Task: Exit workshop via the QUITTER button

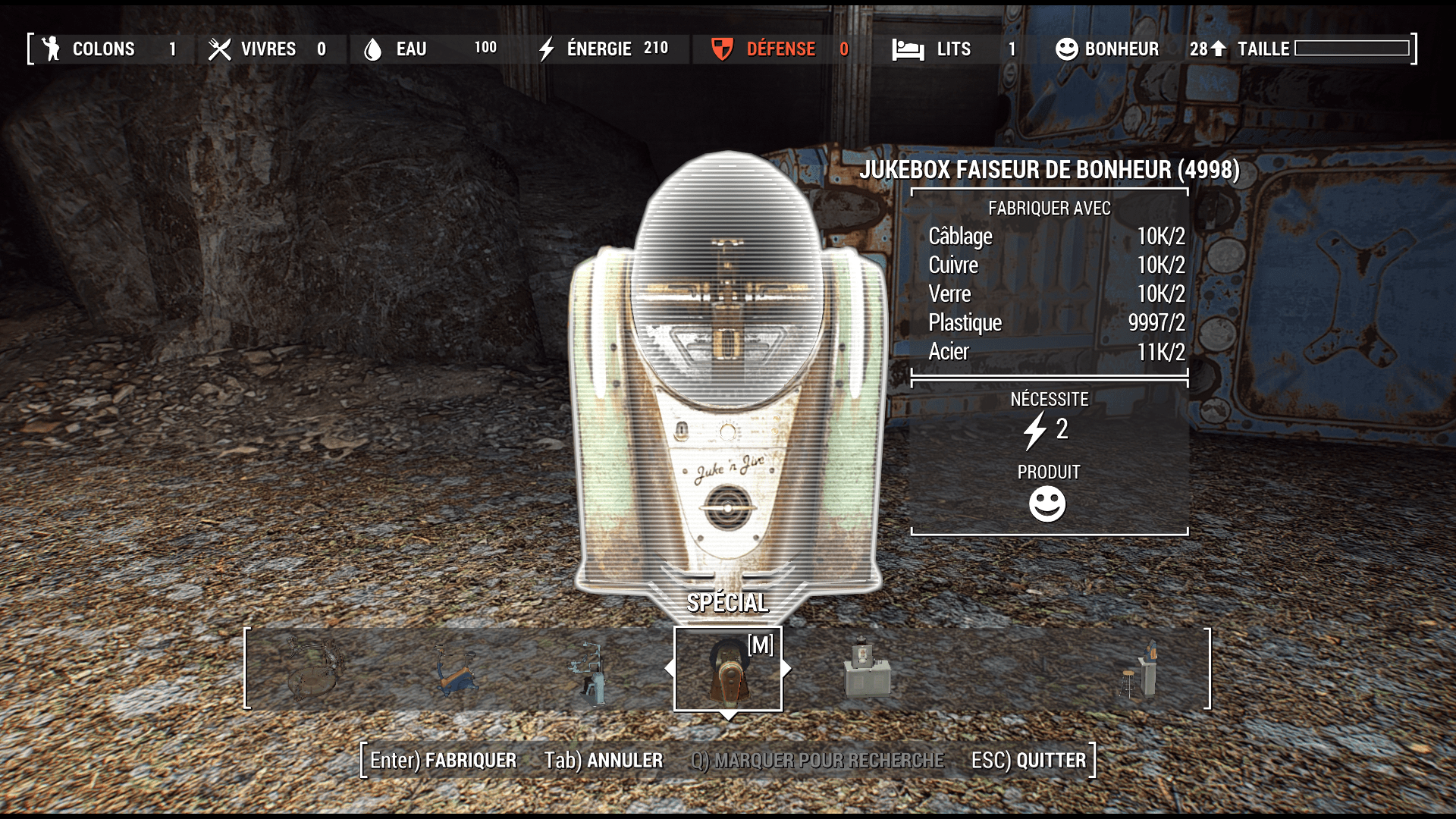Action: (1028, 760)
